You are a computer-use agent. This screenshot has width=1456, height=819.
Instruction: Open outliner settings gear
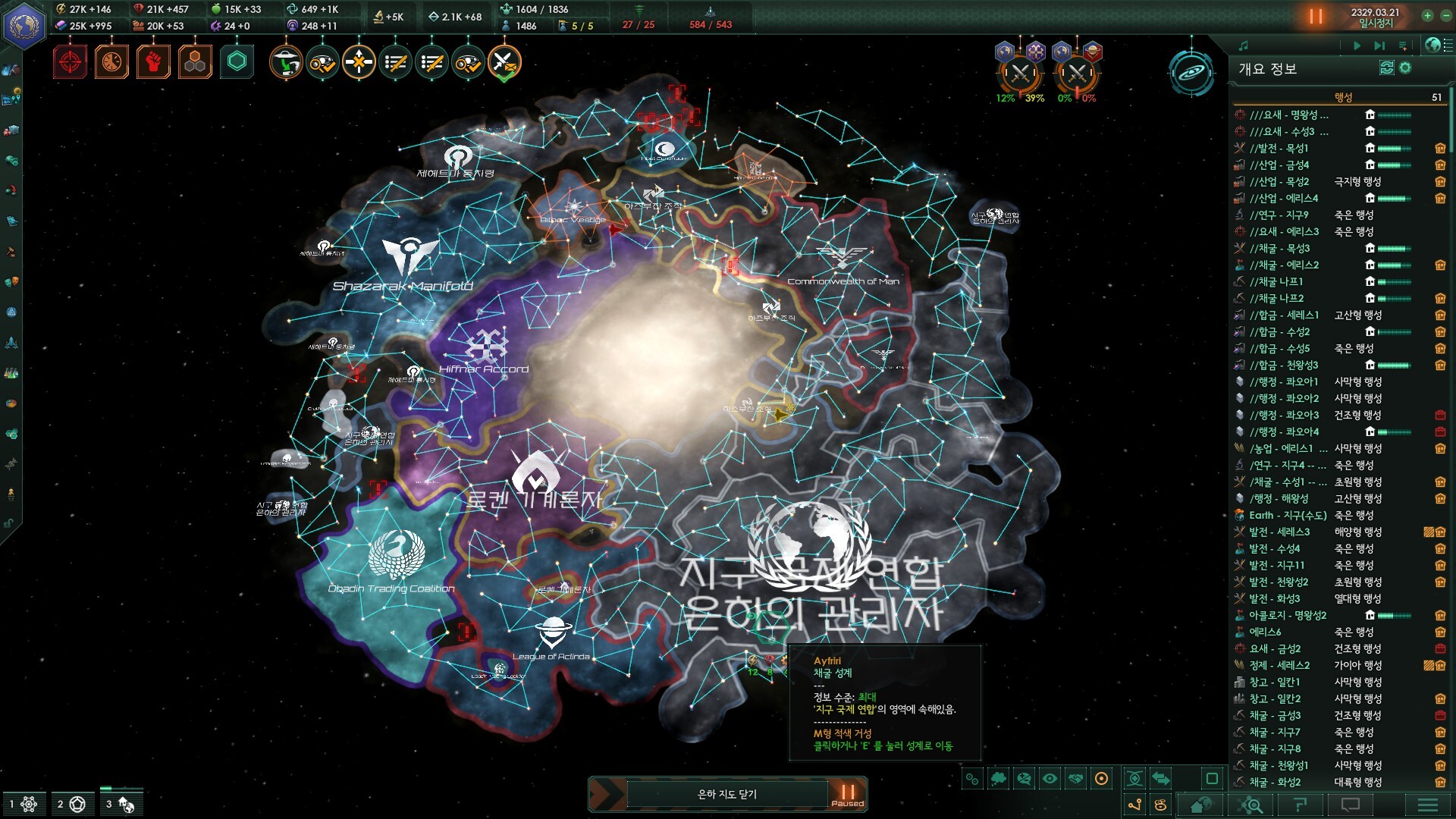click(1405, 68)
